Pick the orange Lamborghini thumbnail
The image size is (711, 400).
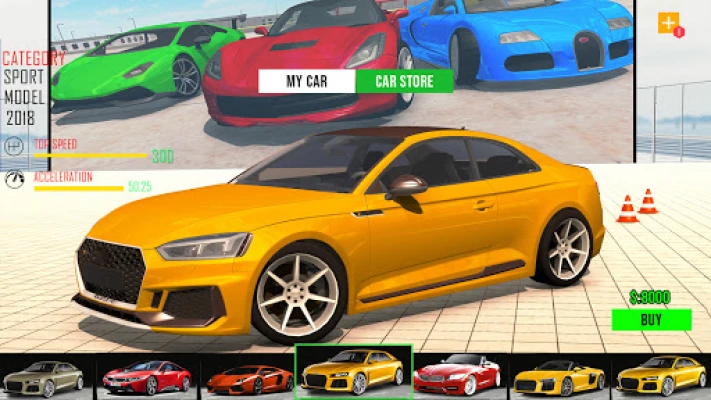pyautogui.click(x=248, y=376)
